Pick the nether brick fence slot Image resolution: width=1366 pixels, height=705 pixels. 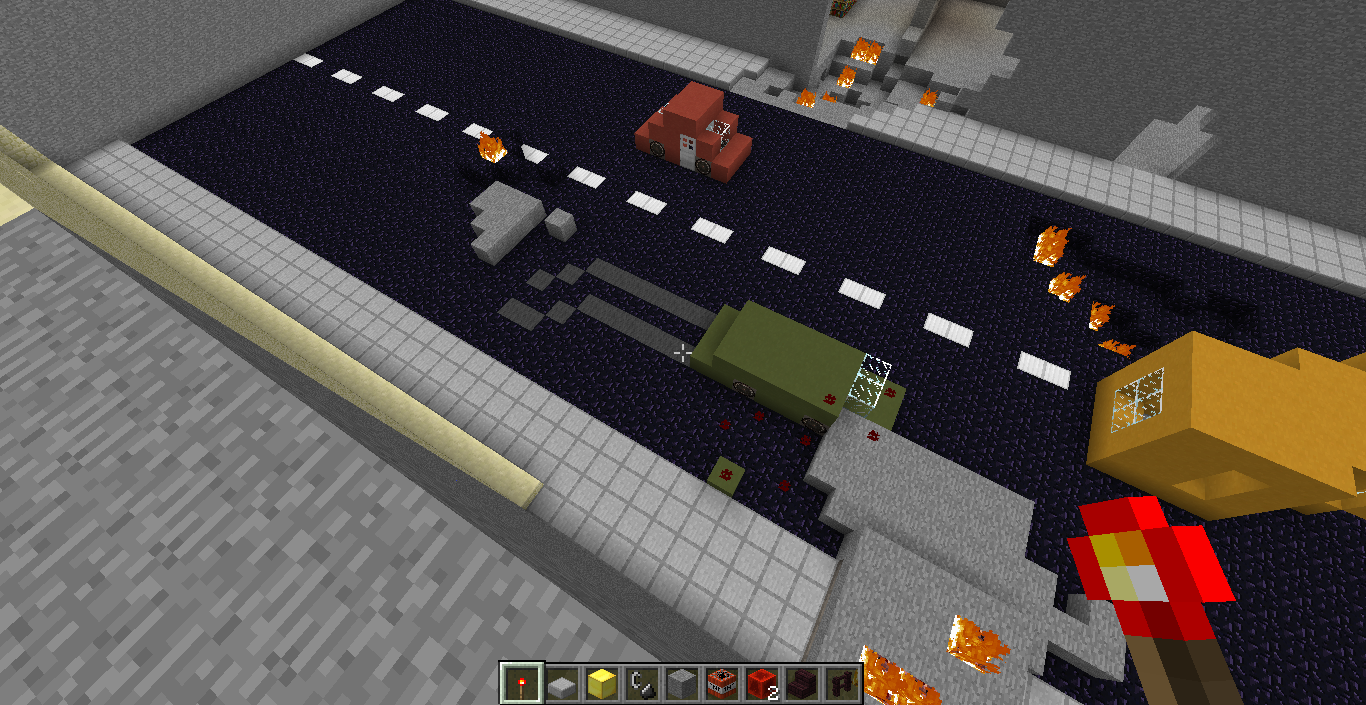(841, 684)
